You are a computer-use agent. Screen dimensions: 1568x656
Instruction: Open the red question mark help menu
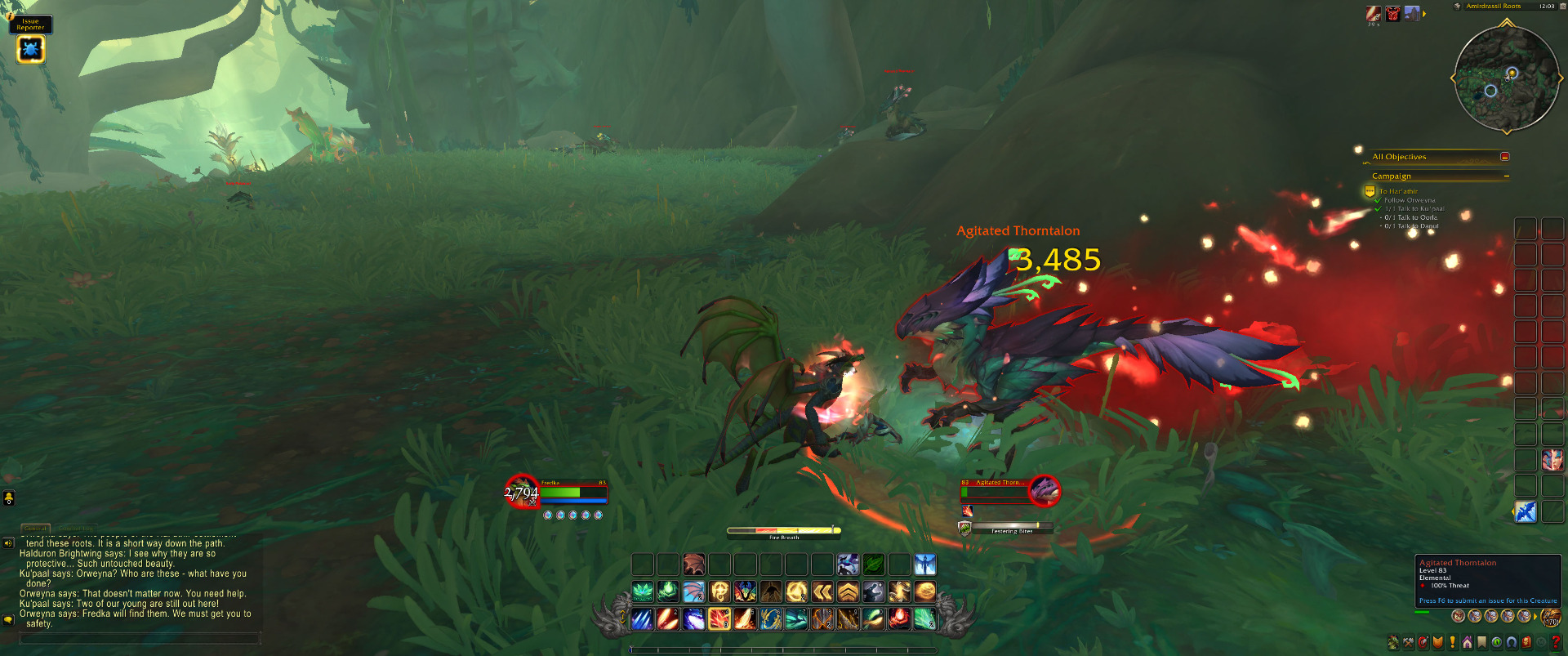coord(1555,643)
